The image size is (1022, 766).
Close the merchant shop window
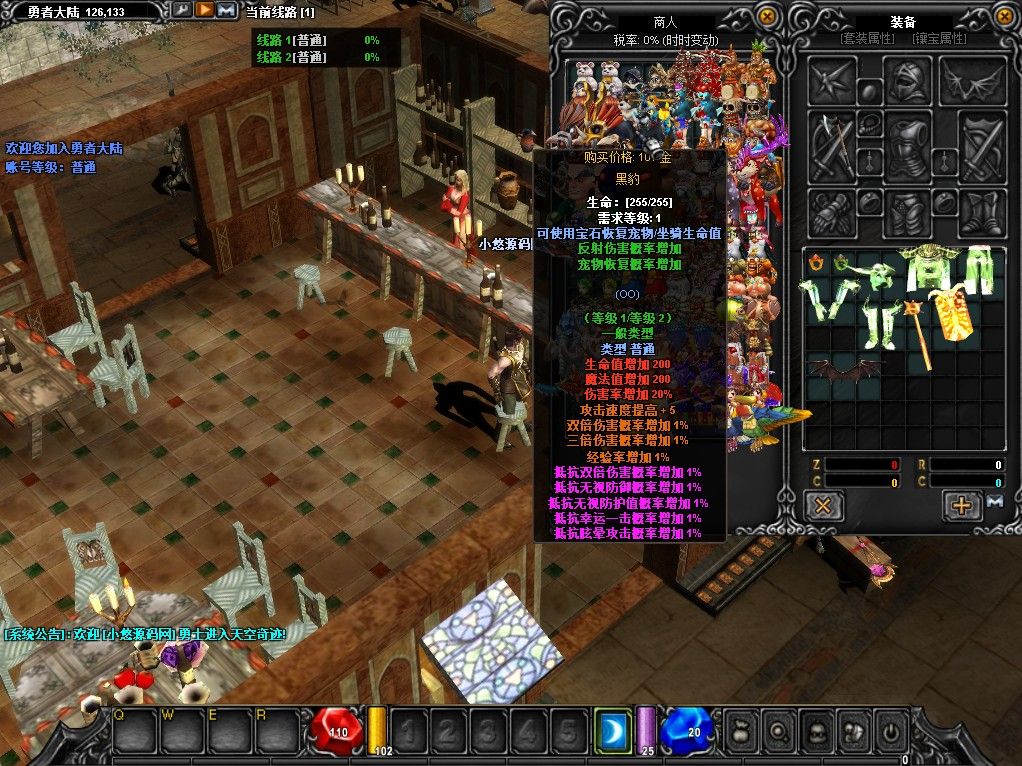[x=767, y=16]
